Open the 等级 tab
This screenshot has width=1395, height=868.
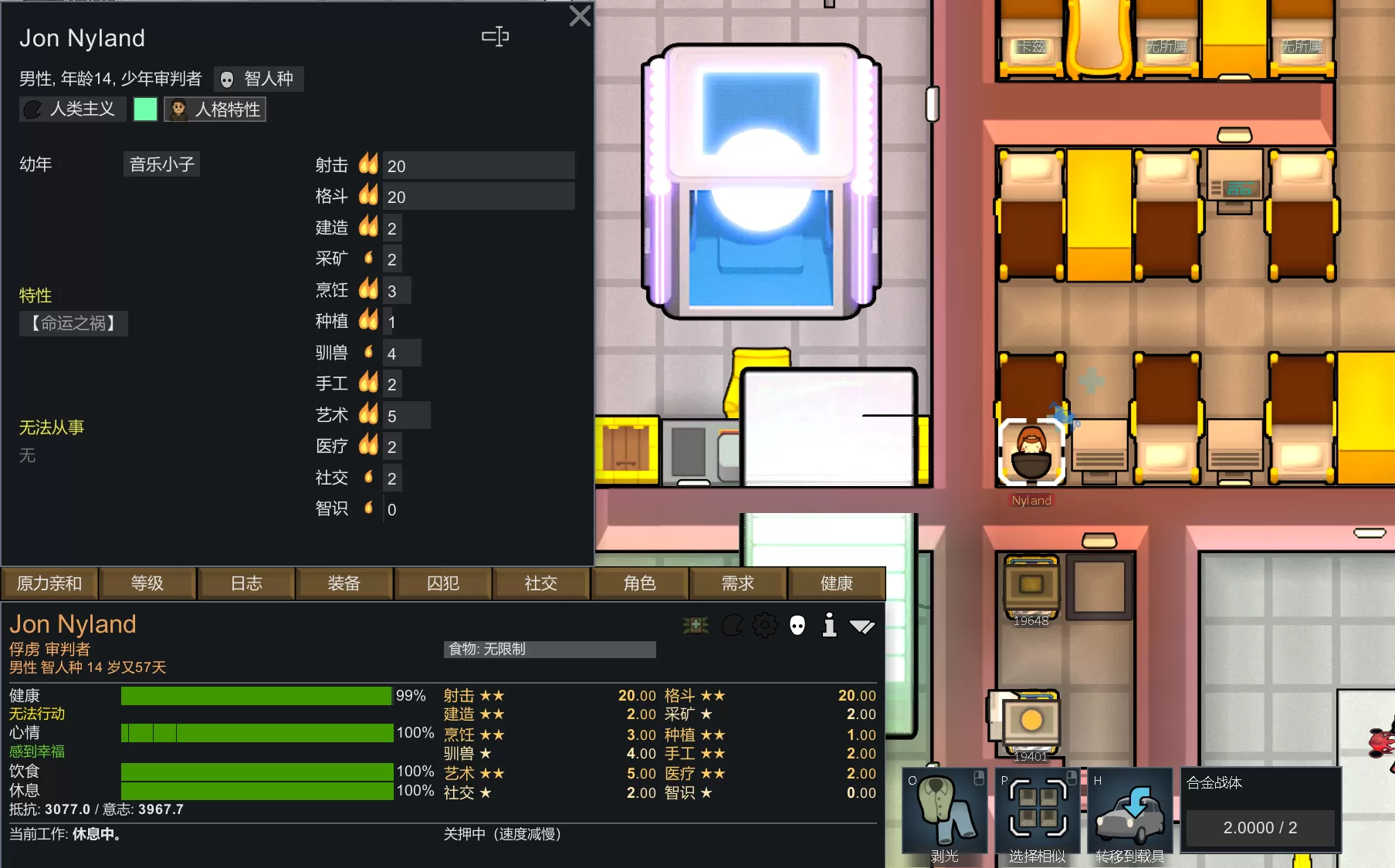[147, 583]
